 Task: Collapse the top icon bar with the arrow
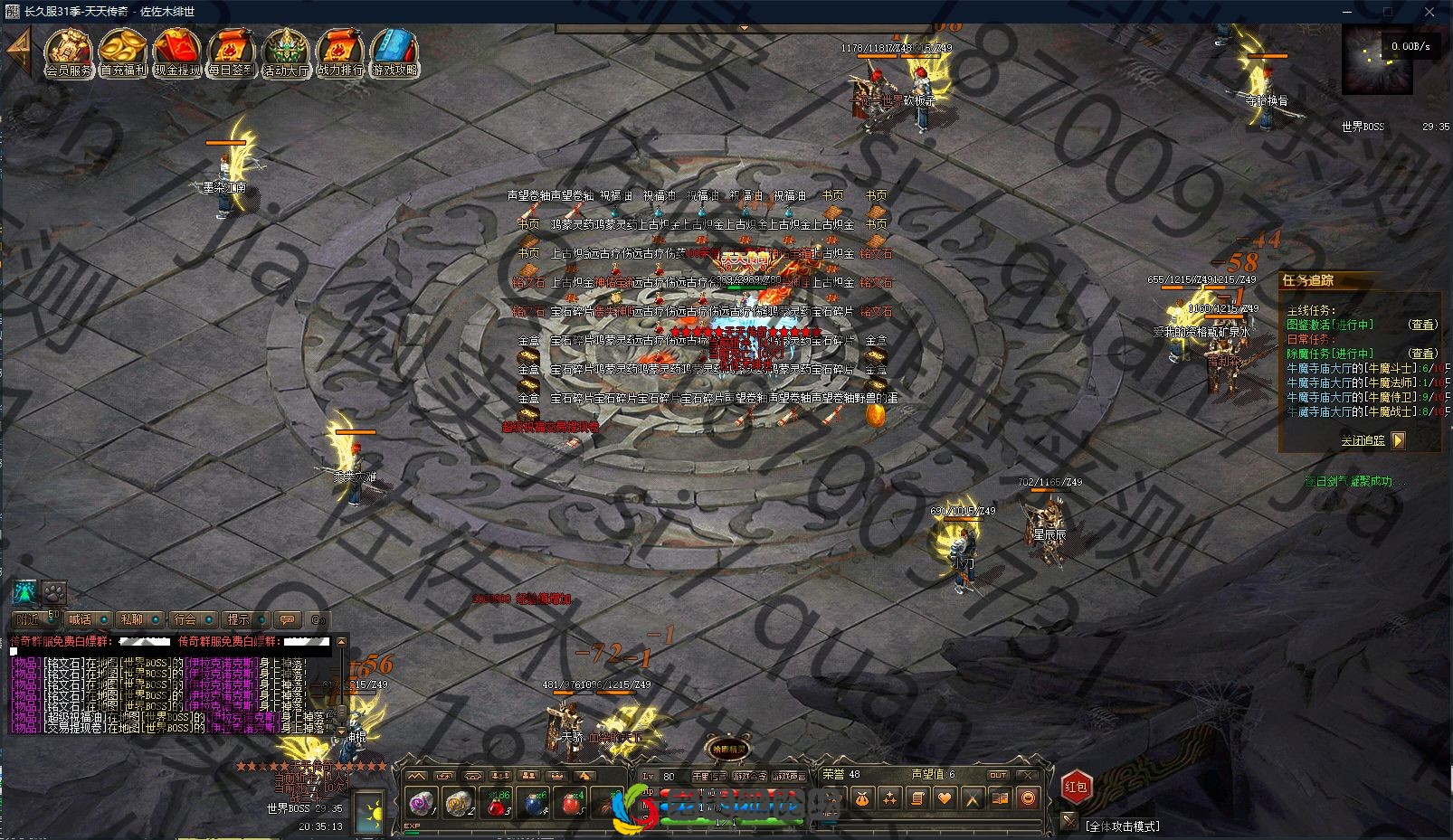(x=18, y=50)
